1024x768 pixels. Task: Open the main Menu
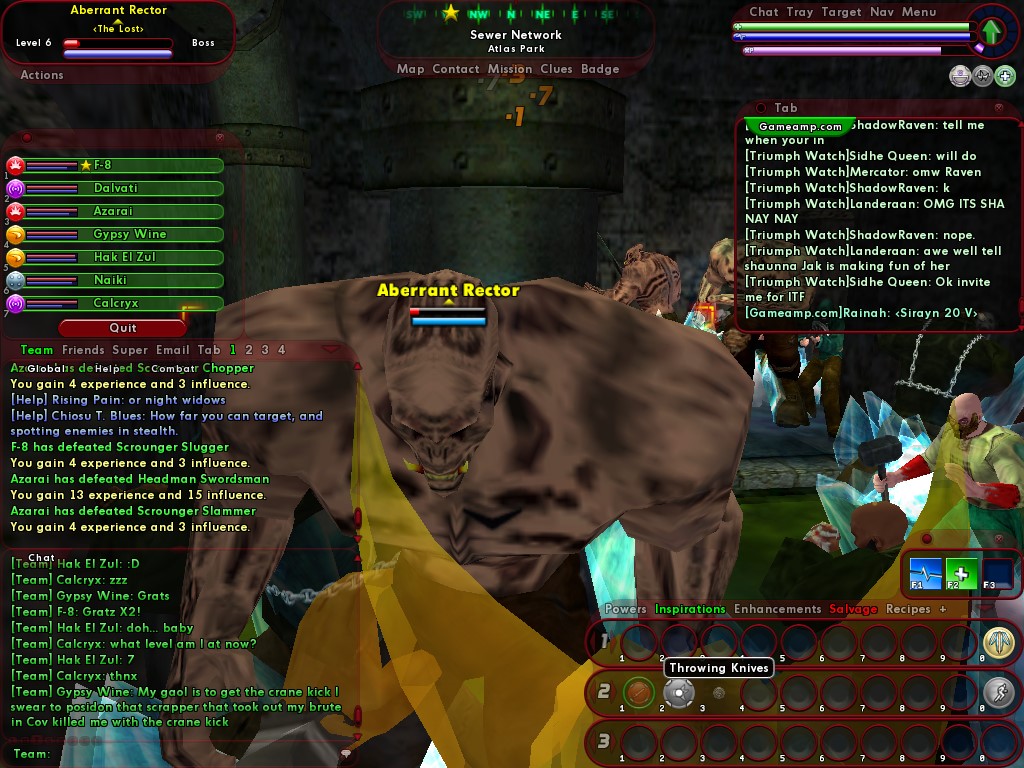coord(919,12)
